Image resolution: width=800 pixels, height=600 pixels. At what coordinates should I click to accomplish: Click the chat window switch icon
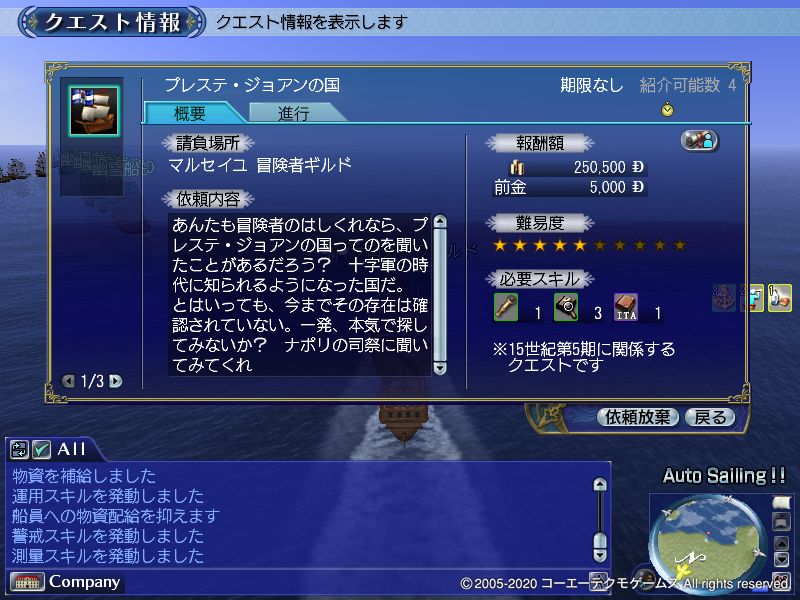[19, 450]
